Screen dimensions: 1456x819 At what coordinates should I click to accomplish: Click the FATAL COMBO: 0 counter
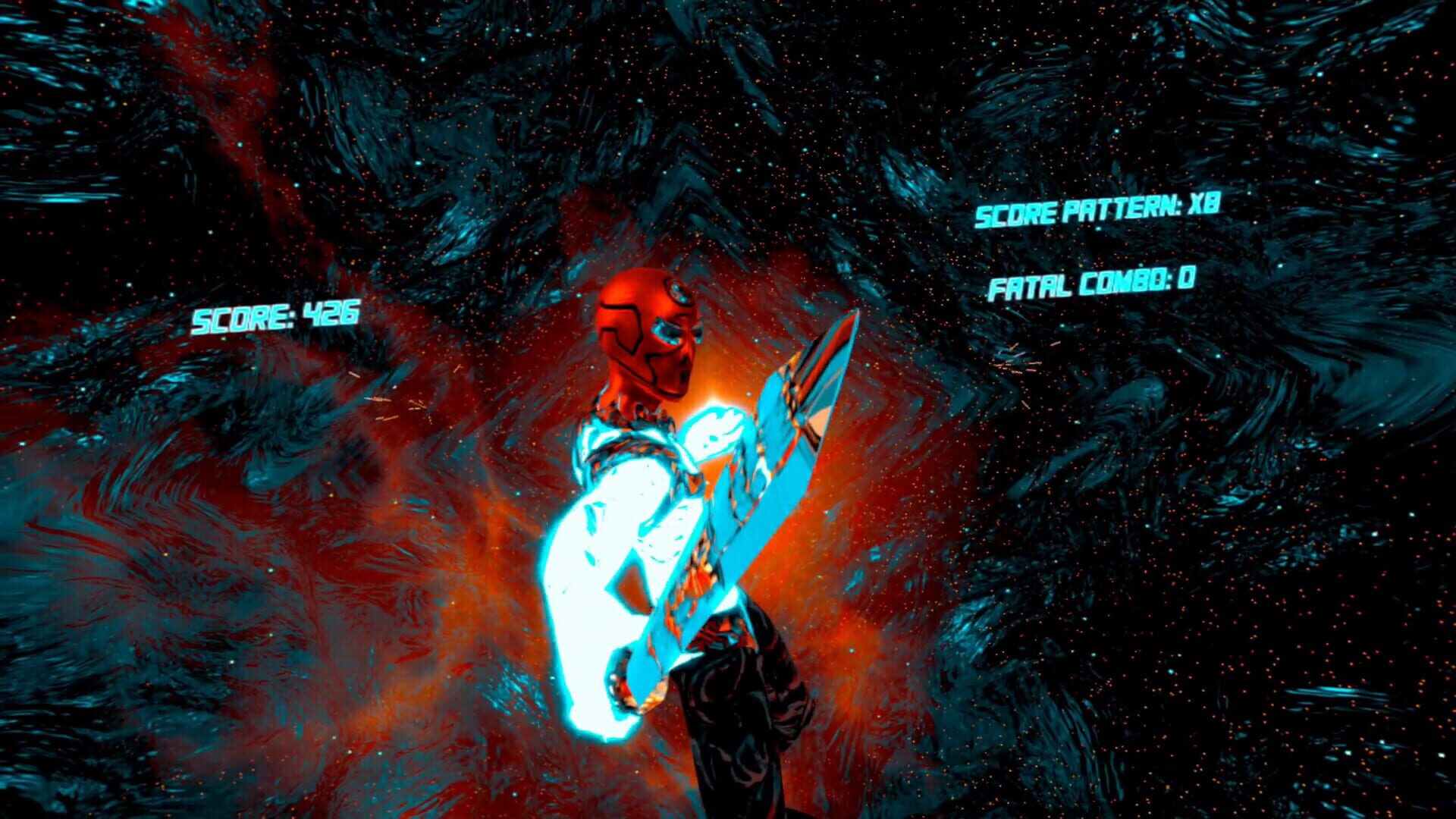pyautogui.click(x=1090, y=286)
